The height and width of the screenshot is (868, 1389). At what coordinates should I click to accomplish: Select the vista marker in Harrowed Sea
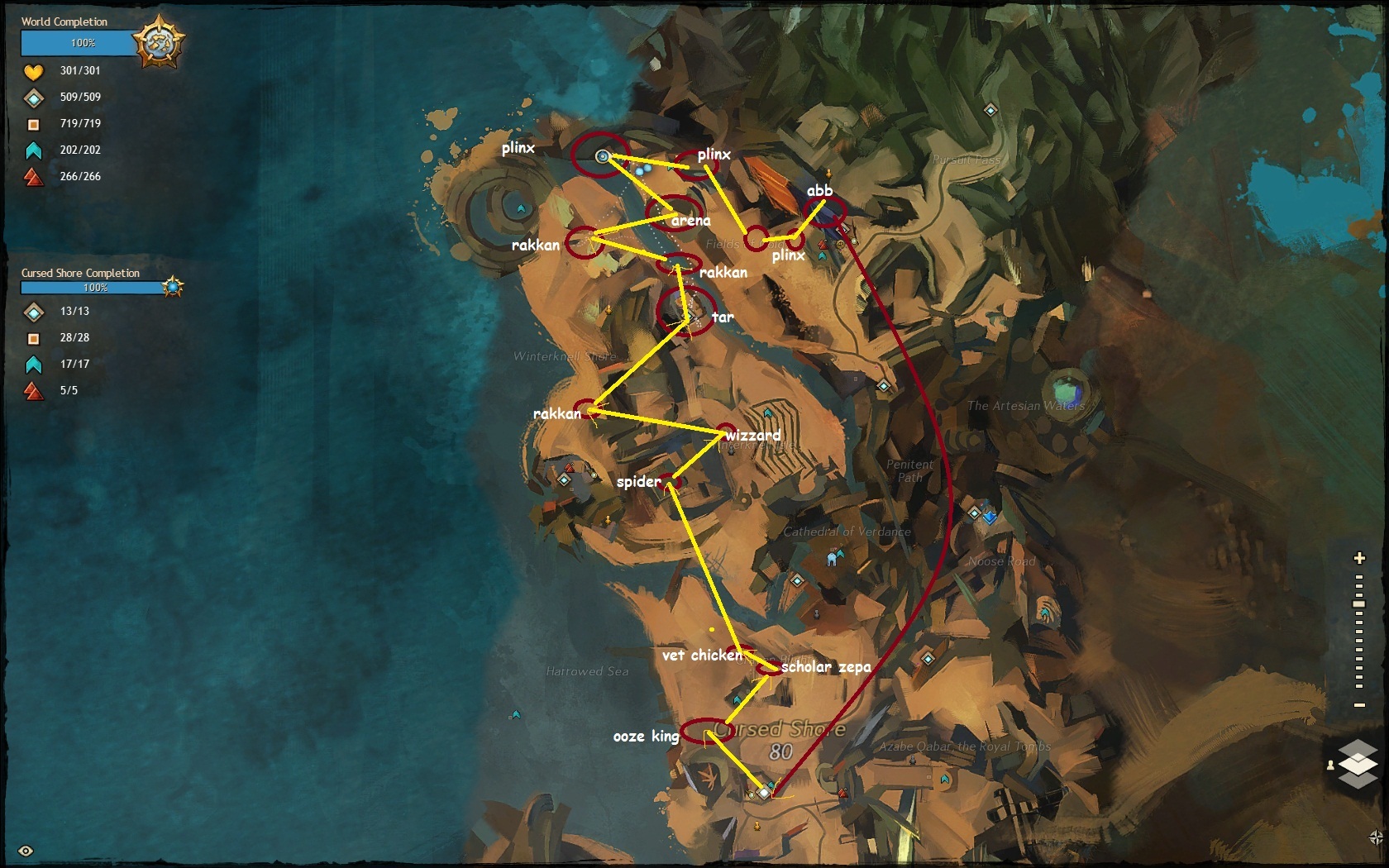pyautogui.click(x=516, y=714)
